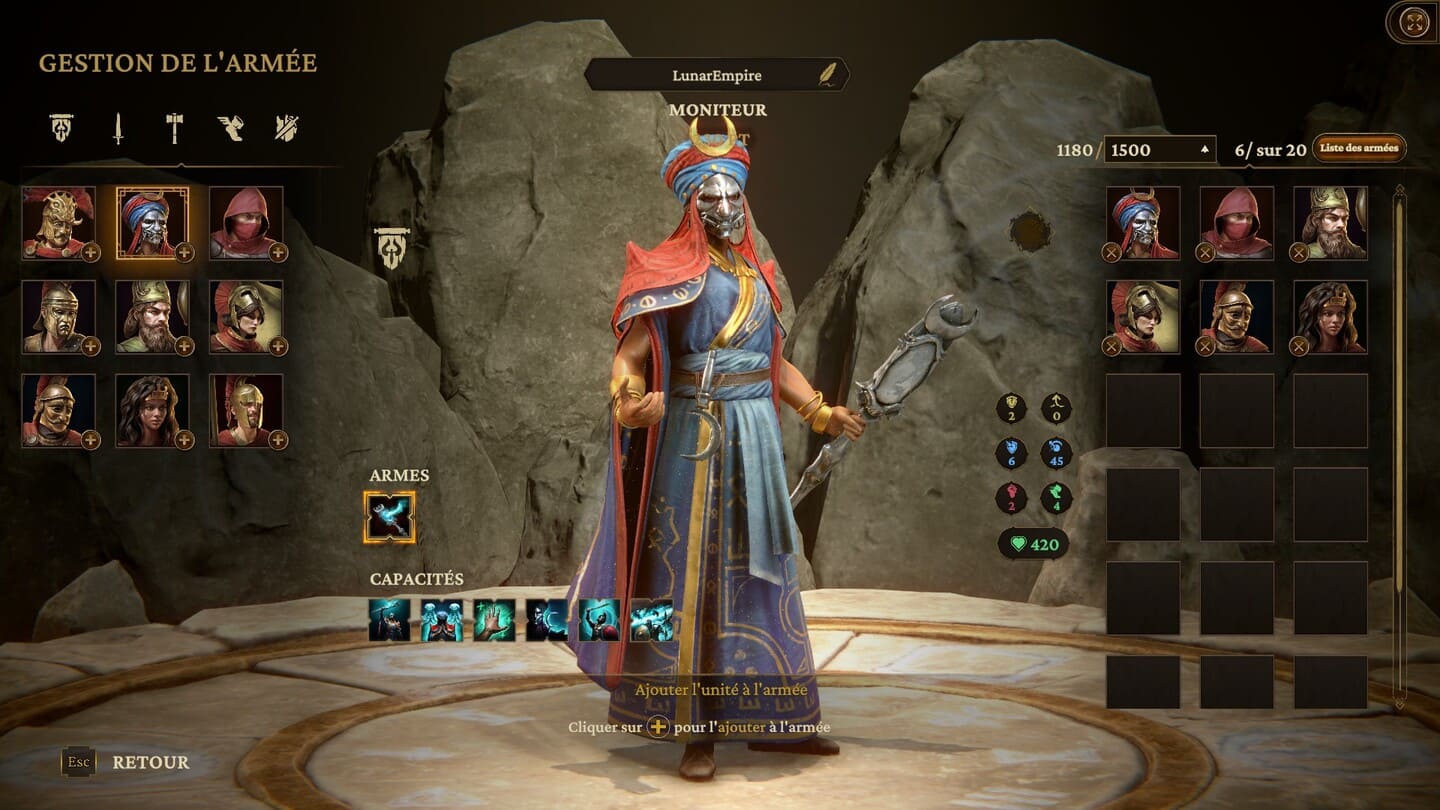View the green glowing hand ability
Viewport: 1440px width, 810px height.
click(494, 620)
